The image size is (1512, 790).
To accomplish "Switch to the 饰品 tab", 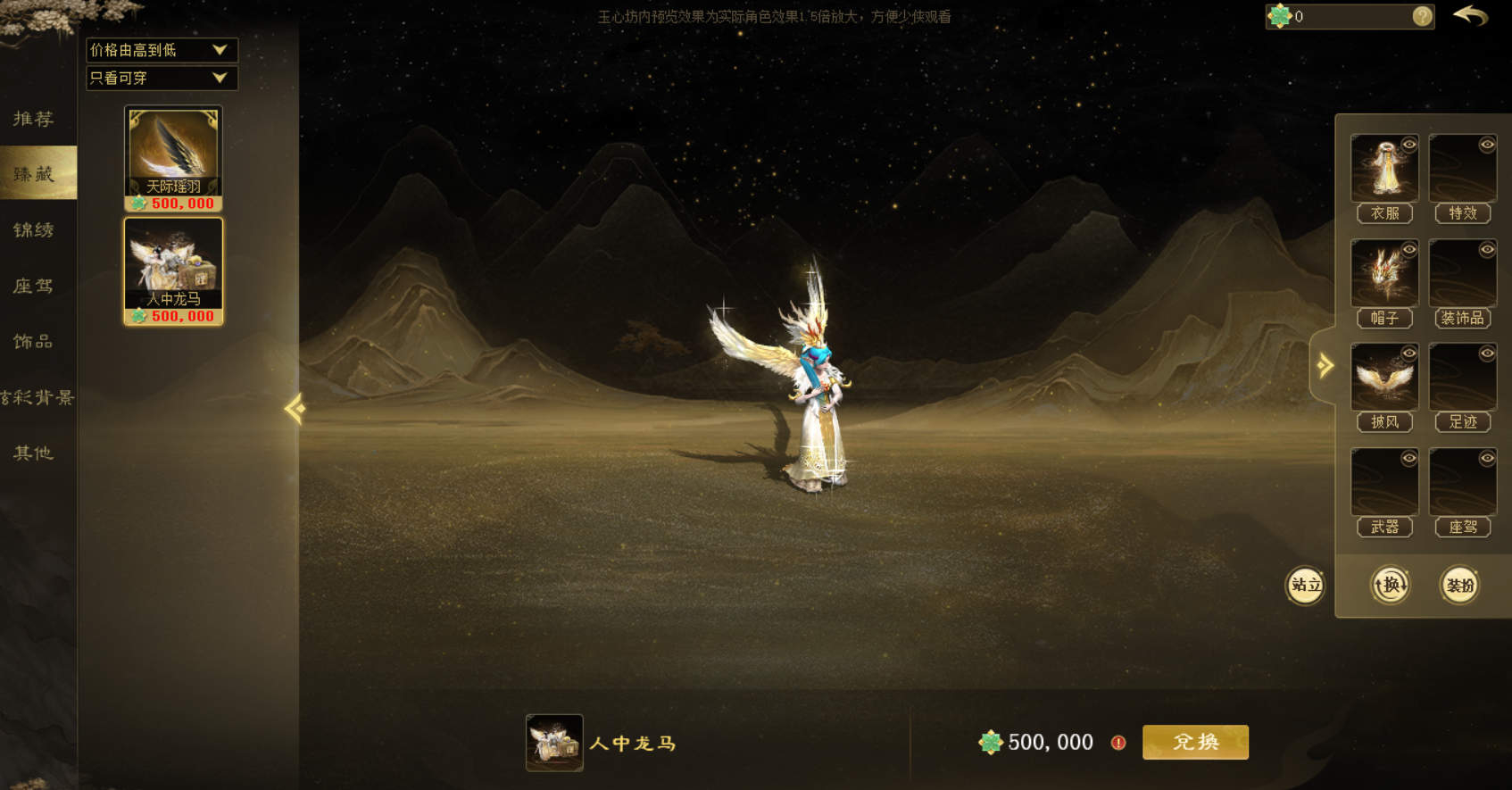I will pos(34,342).
